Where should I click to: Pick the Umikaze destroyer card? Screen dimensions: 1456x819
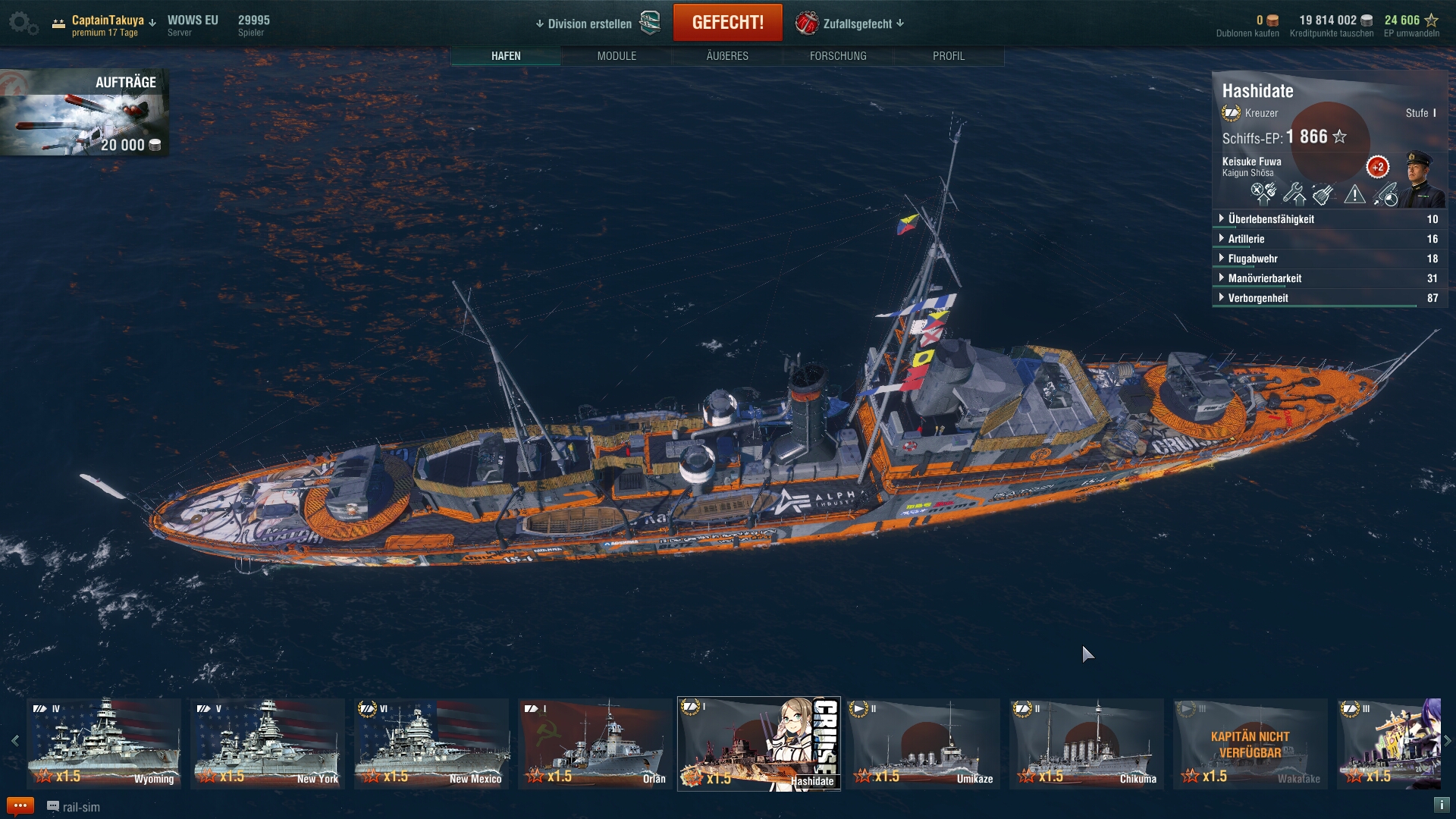click(x=923, y=743)
